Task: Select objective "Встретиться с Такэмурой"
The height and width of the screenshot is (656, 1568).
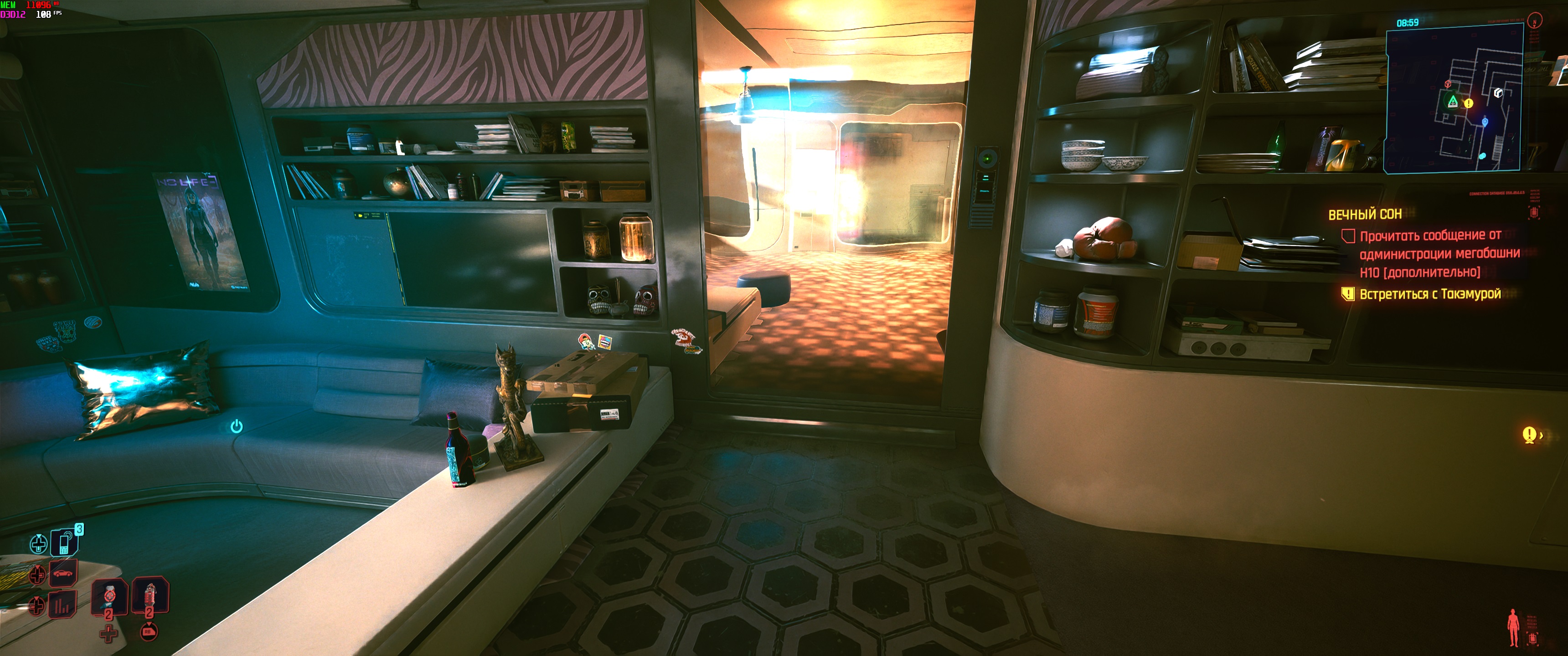Action: pos(1430,294)
